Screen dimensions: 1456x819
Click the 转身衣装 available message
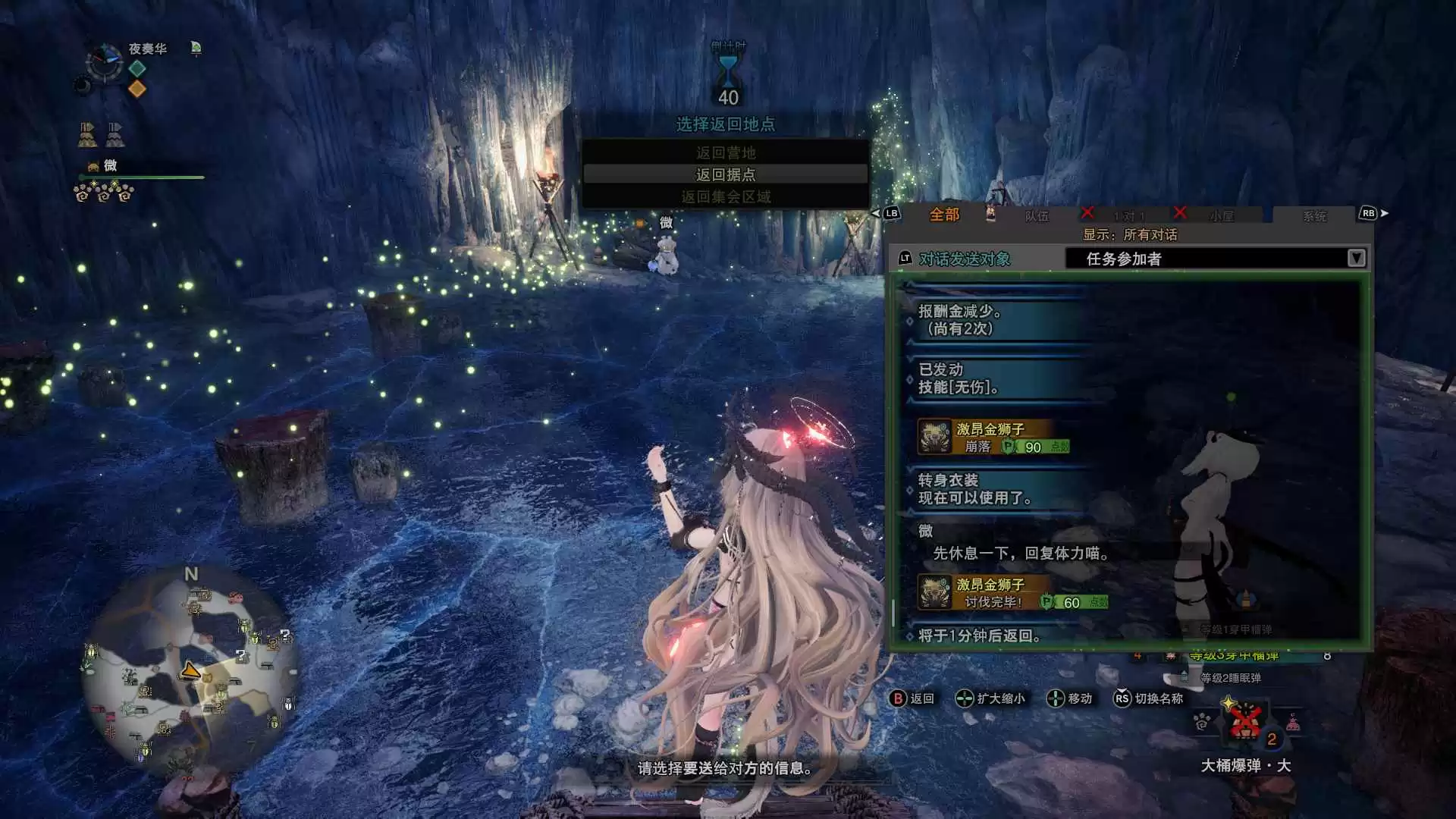974,489
